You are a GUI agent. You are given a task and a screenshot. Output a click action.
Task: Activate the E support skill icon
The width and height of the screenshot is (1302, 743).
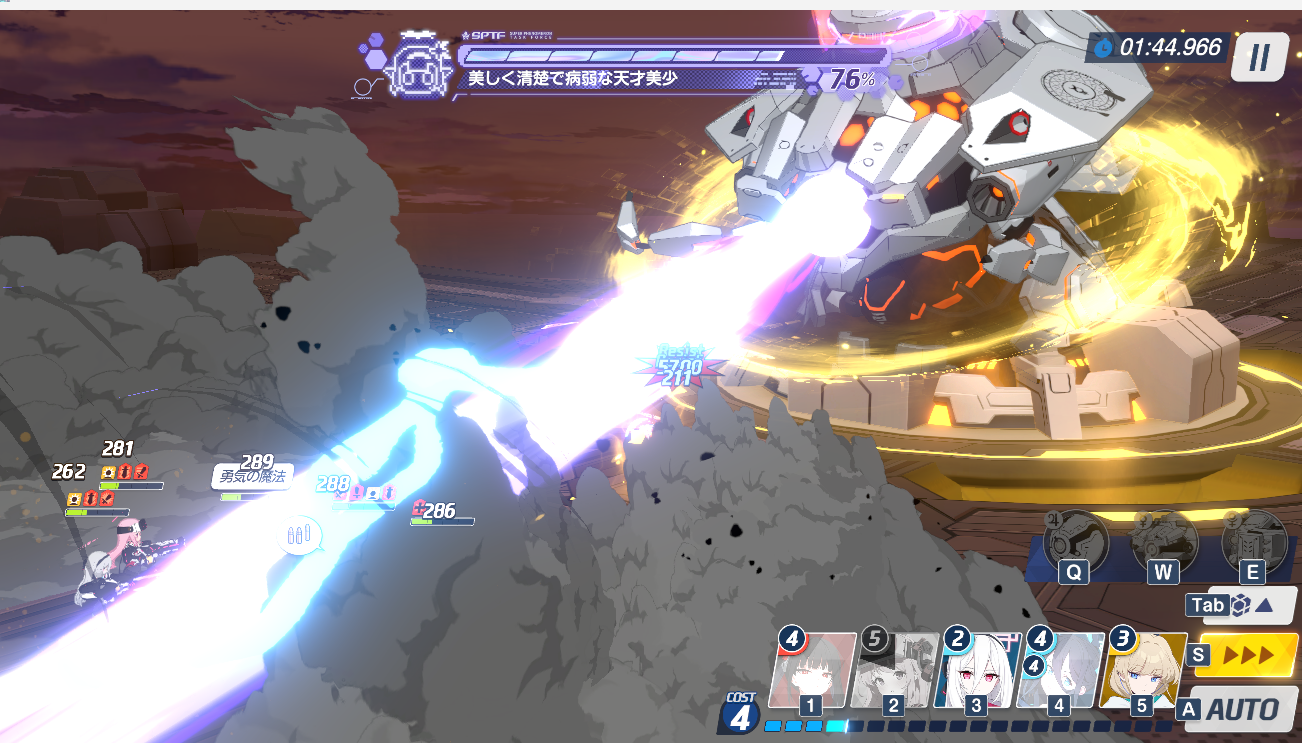pyautogui.click(x=1252, y=543)
